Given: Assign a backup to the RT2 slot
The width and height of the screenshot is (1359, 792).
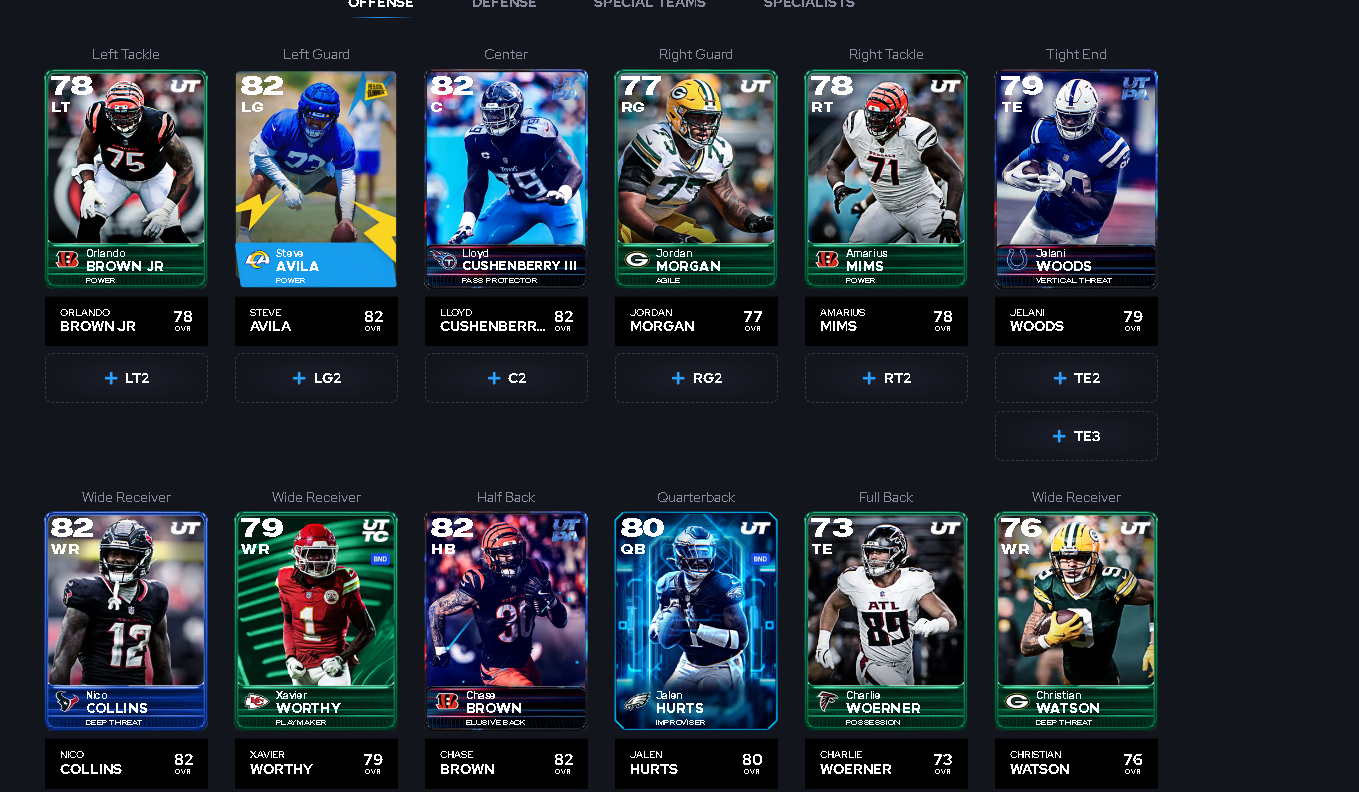Looking at the screenshot, I should [x=886, y=378].
